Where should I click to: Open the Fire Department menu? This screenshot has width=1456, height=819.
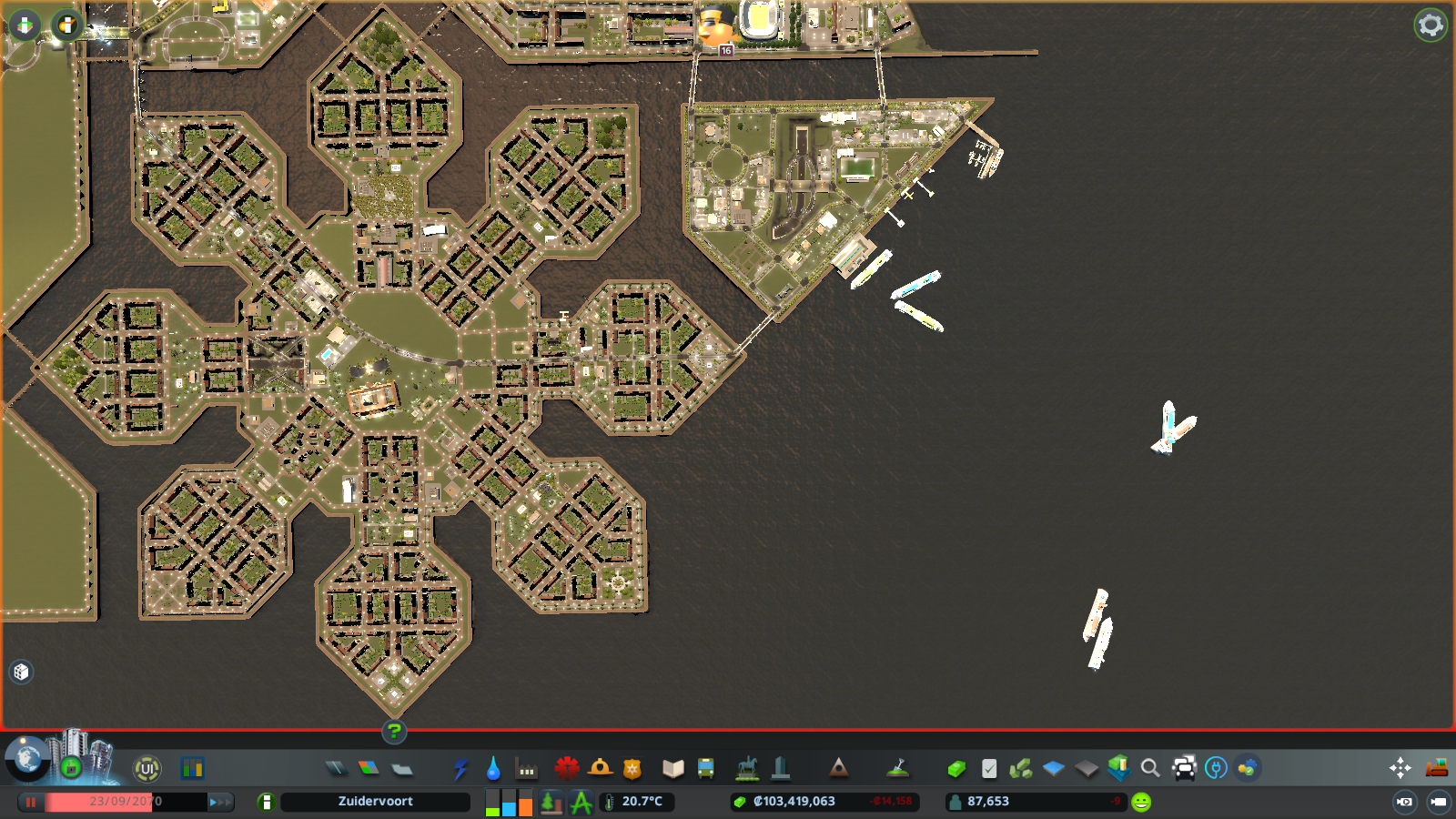(599, 769)
